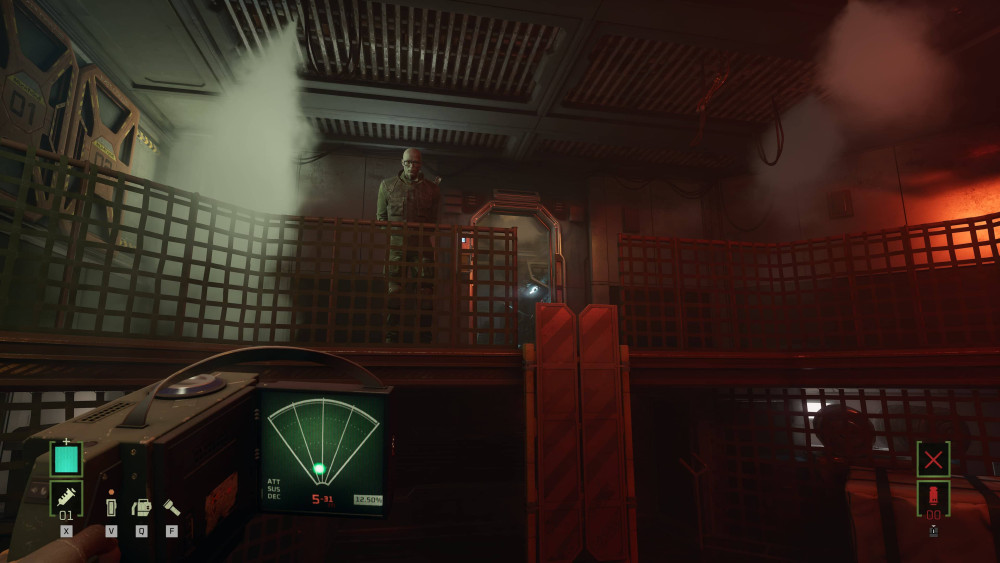Click the red ammo bullet slot
This screenshot has height=563, width=1000.
933,497
